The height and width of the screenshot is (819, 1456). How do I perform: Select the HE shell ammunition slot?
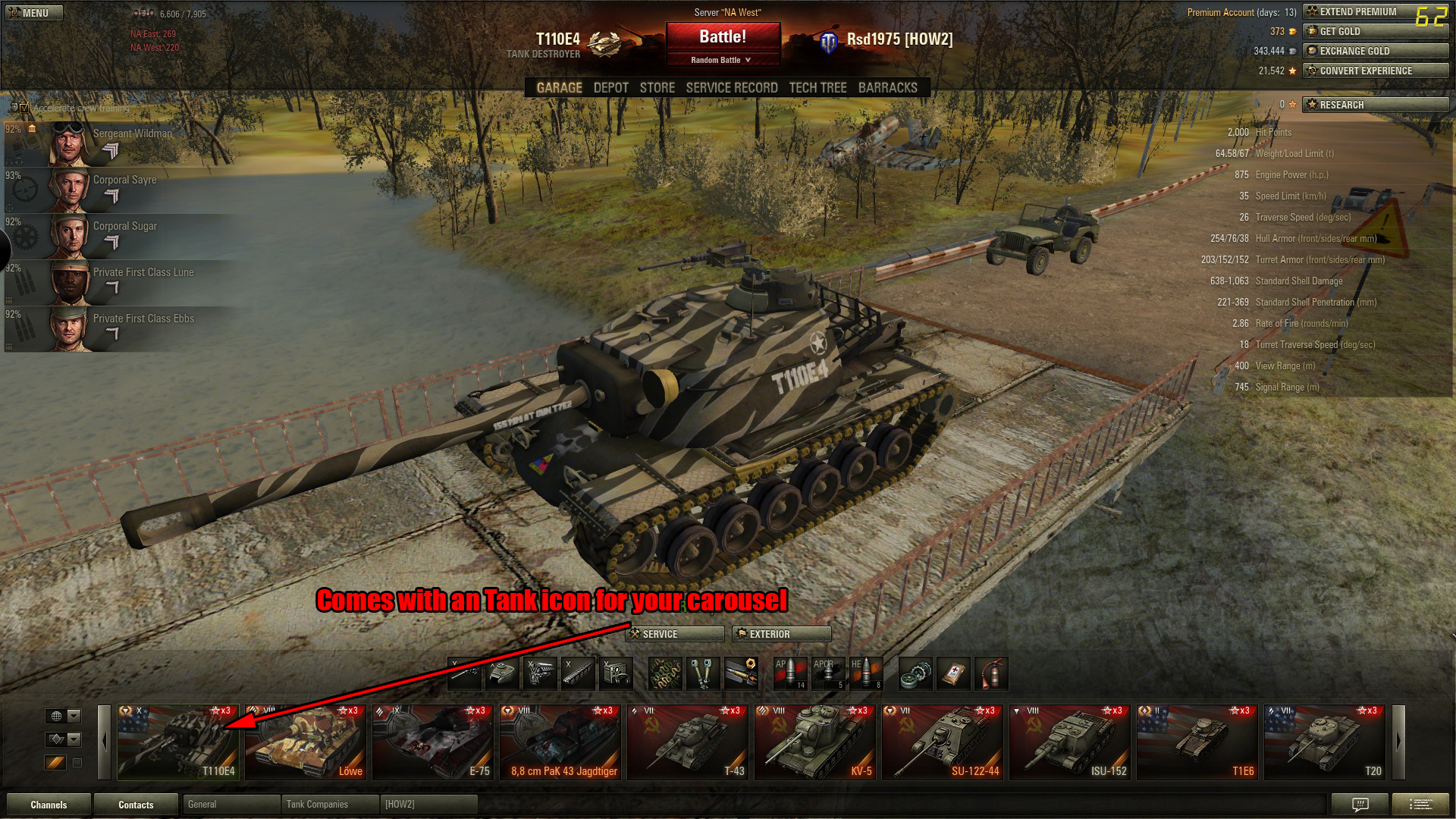(867, 674)
